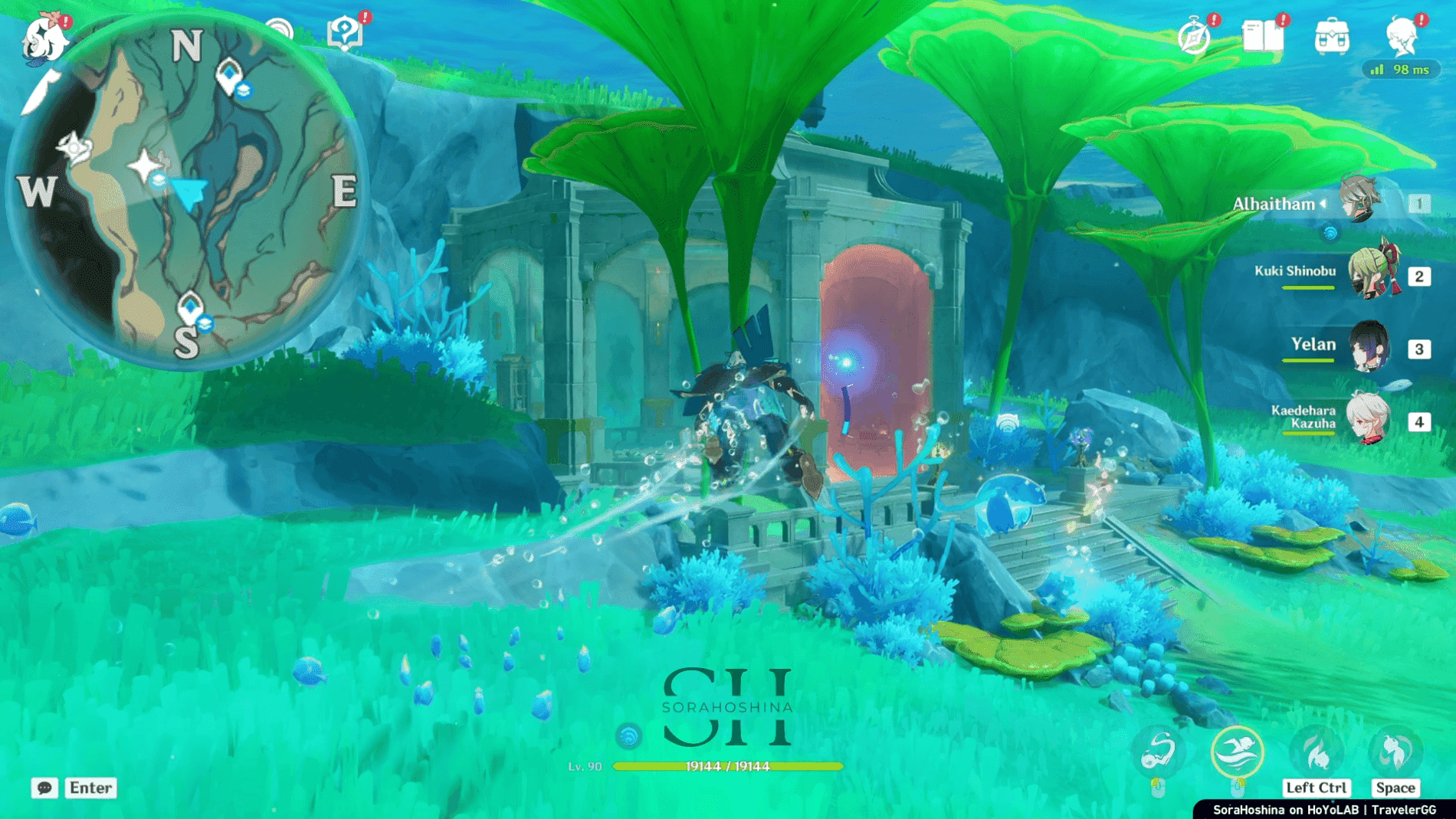Open the question mark tutorial icon
This screenshot has width=1456, height=819.
tap(345, 34)
